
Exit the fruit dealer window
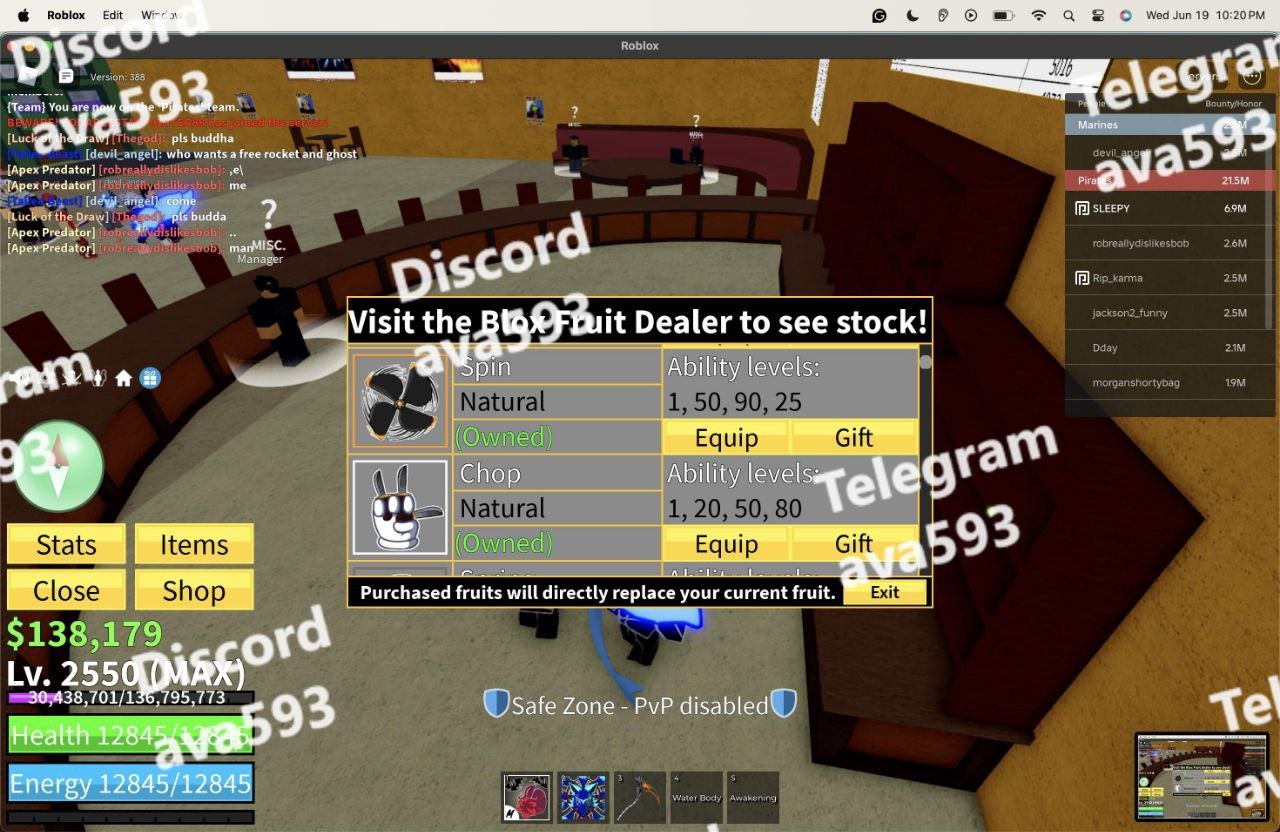click(x=884, y=592)
